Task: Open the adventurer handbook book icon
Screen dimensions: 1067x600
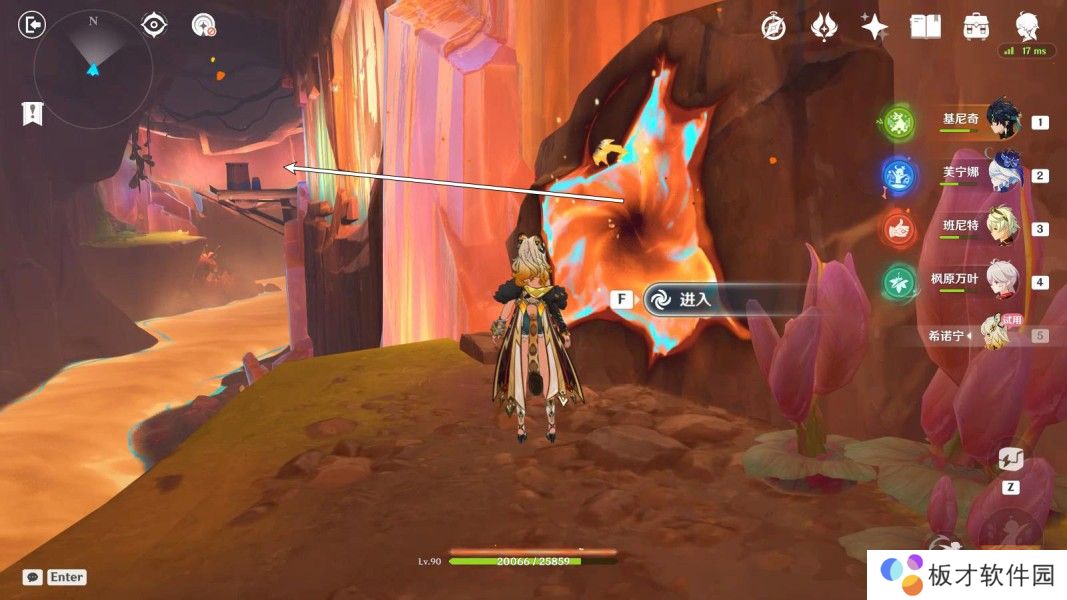Action: tap(925, 27)
